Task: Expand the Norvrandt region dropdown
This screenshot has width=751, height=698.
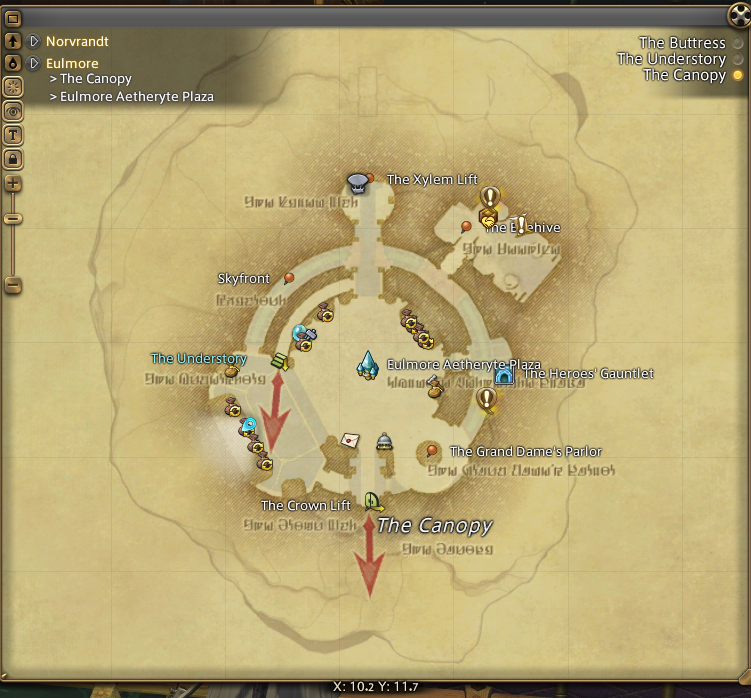Action: coord(34,42)
